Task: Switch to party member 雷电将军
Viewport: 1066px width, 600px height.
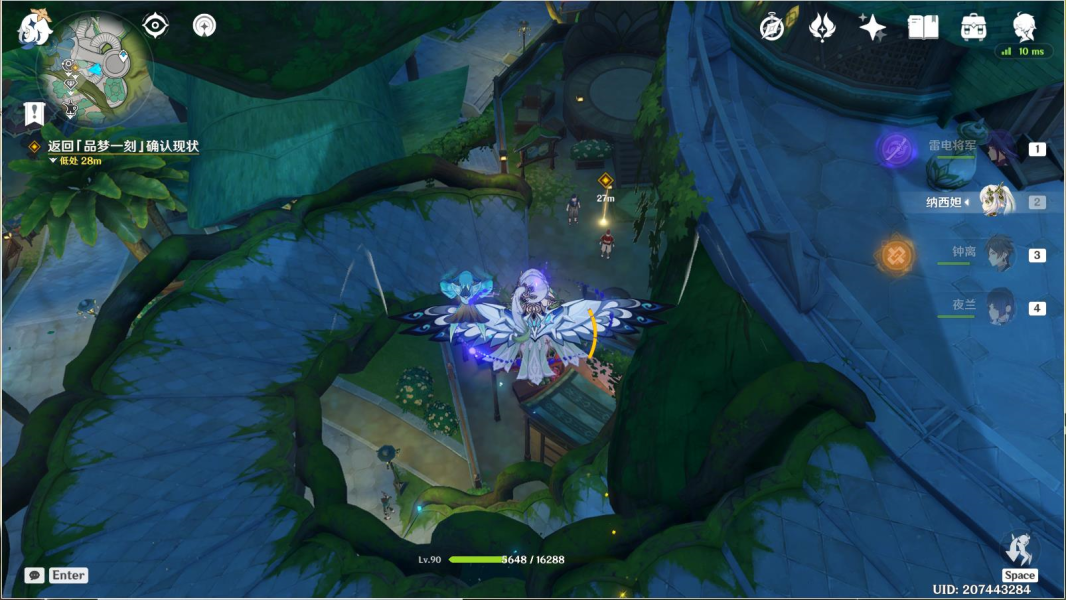Action: point(995,149)
